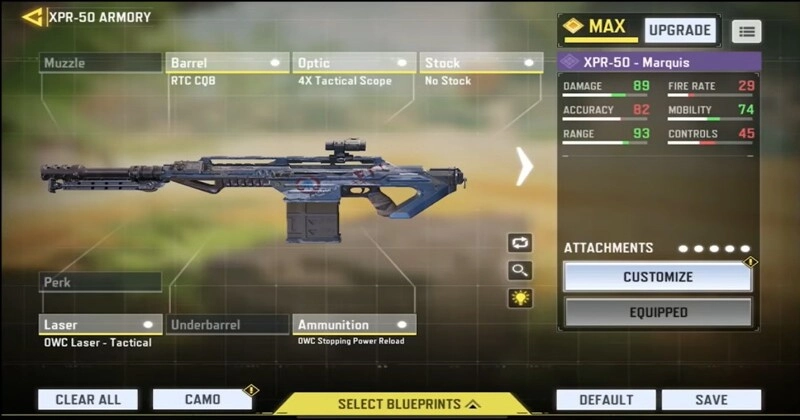Open the Camo menu
The image size is (800, 420).
[x=202, y=400]
